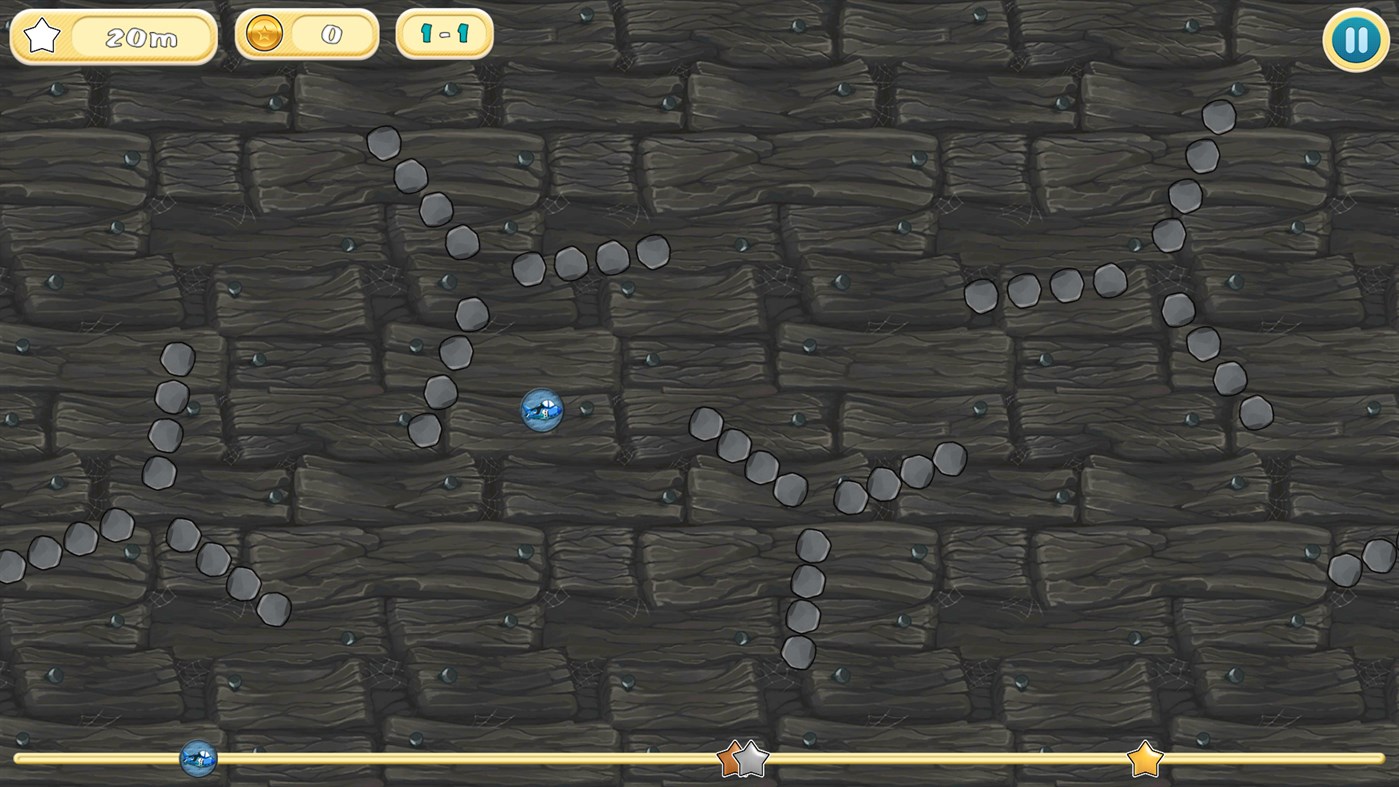Select the level badge labeled 1-1

tap(443, 33)
